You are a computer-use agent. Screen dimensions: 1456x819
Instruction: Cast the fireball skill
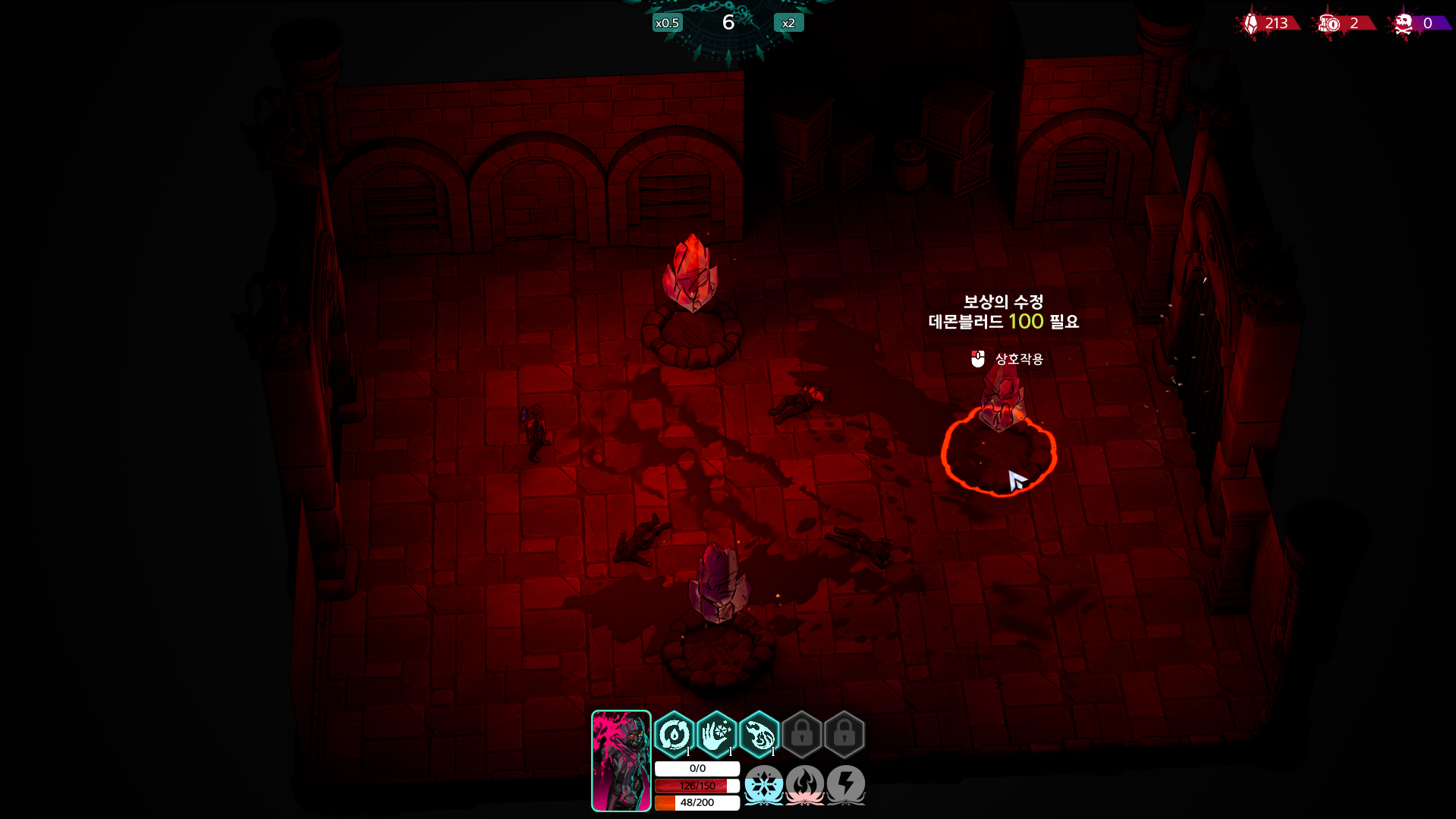759,734
